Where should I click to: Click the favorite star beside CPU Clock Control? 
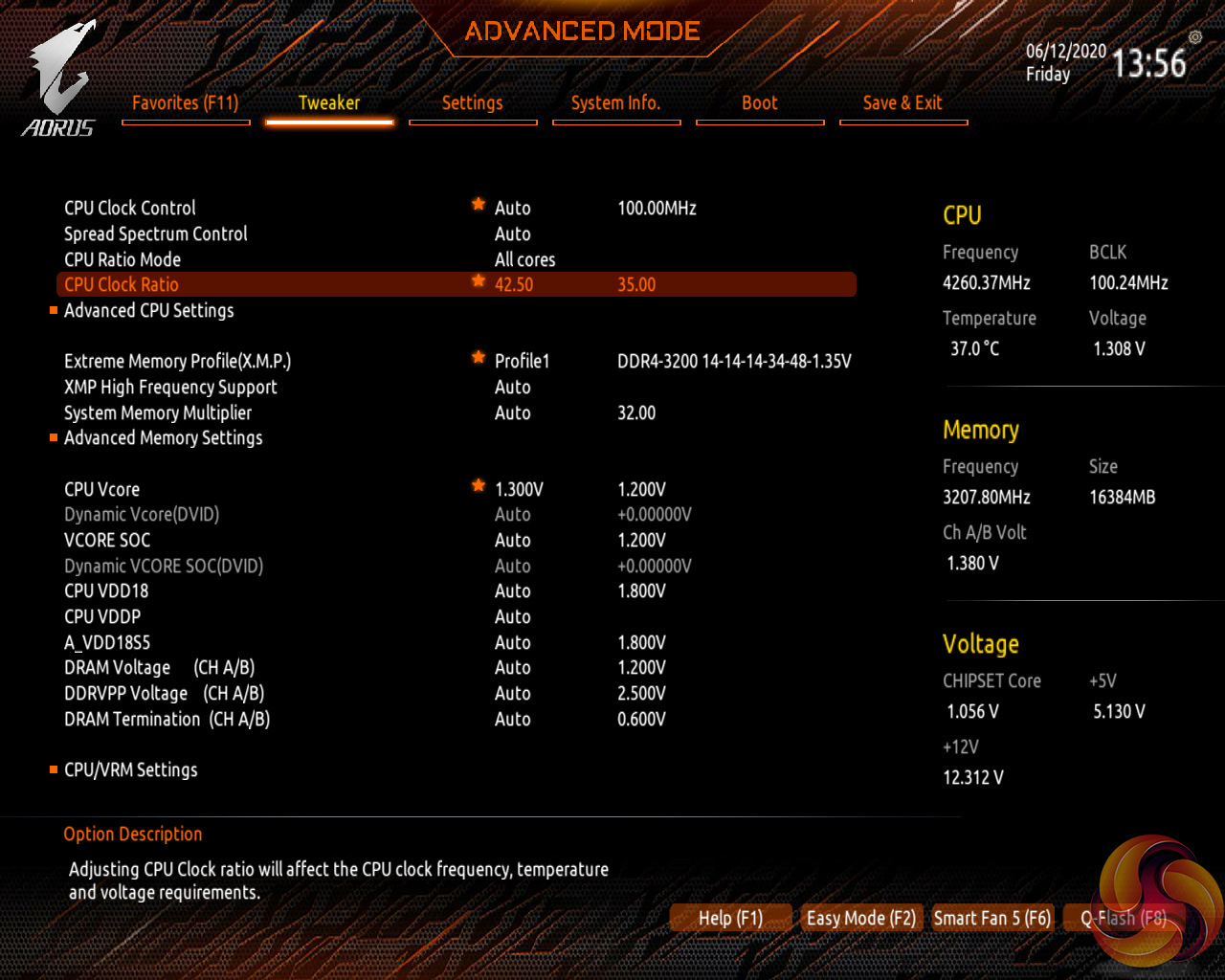pos(477,203)
